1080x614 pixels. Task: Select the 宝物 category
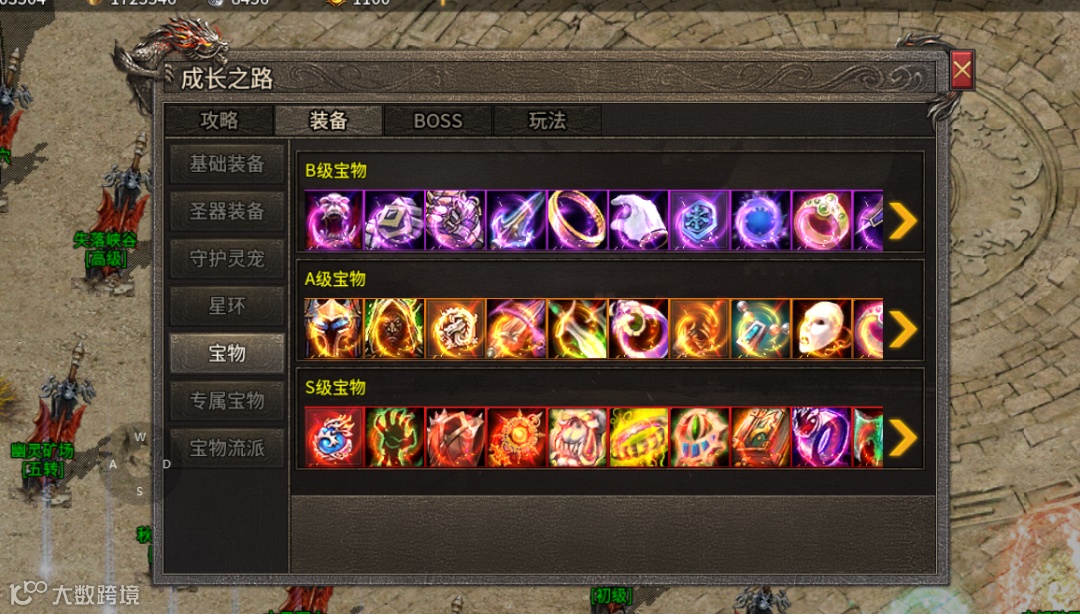(x=227, y=353)
